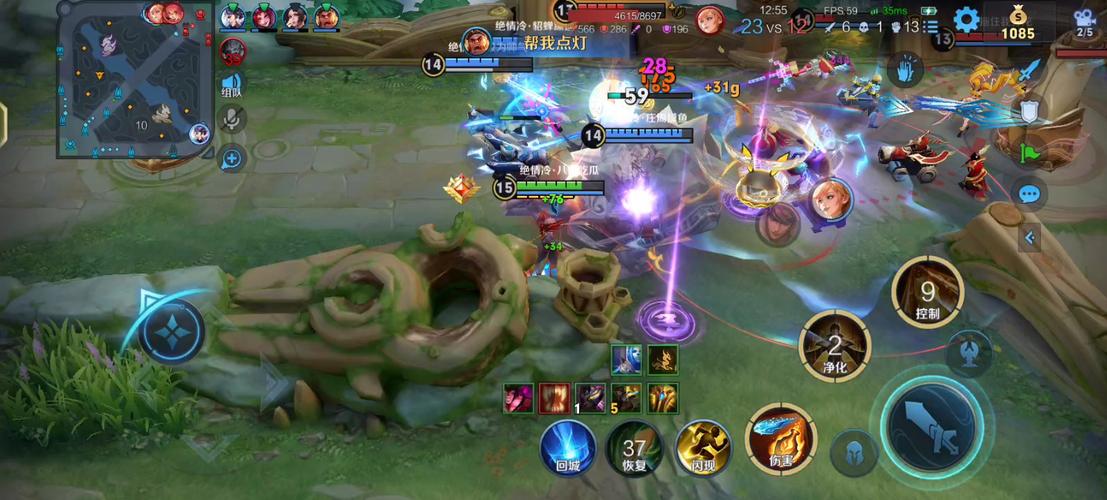The height and width of the screenshot is (500, 1107).
Task: Open the settings gear
Action: coord(965,19)
